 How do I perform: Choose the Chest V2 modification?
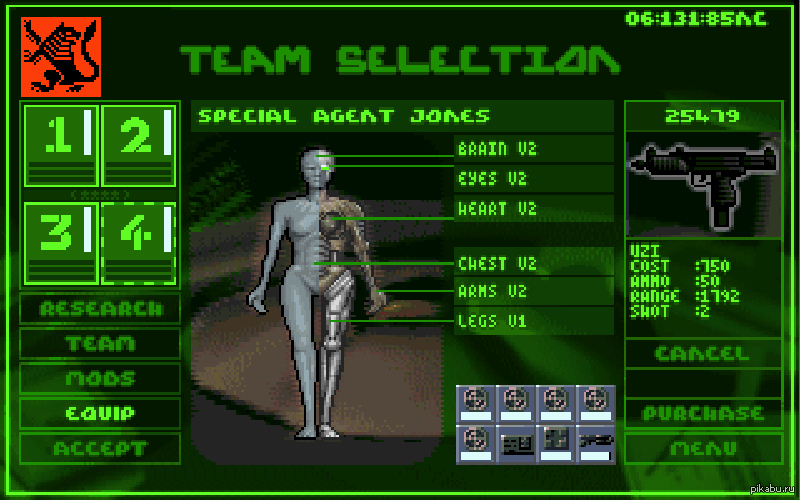[x=533, y=264]
